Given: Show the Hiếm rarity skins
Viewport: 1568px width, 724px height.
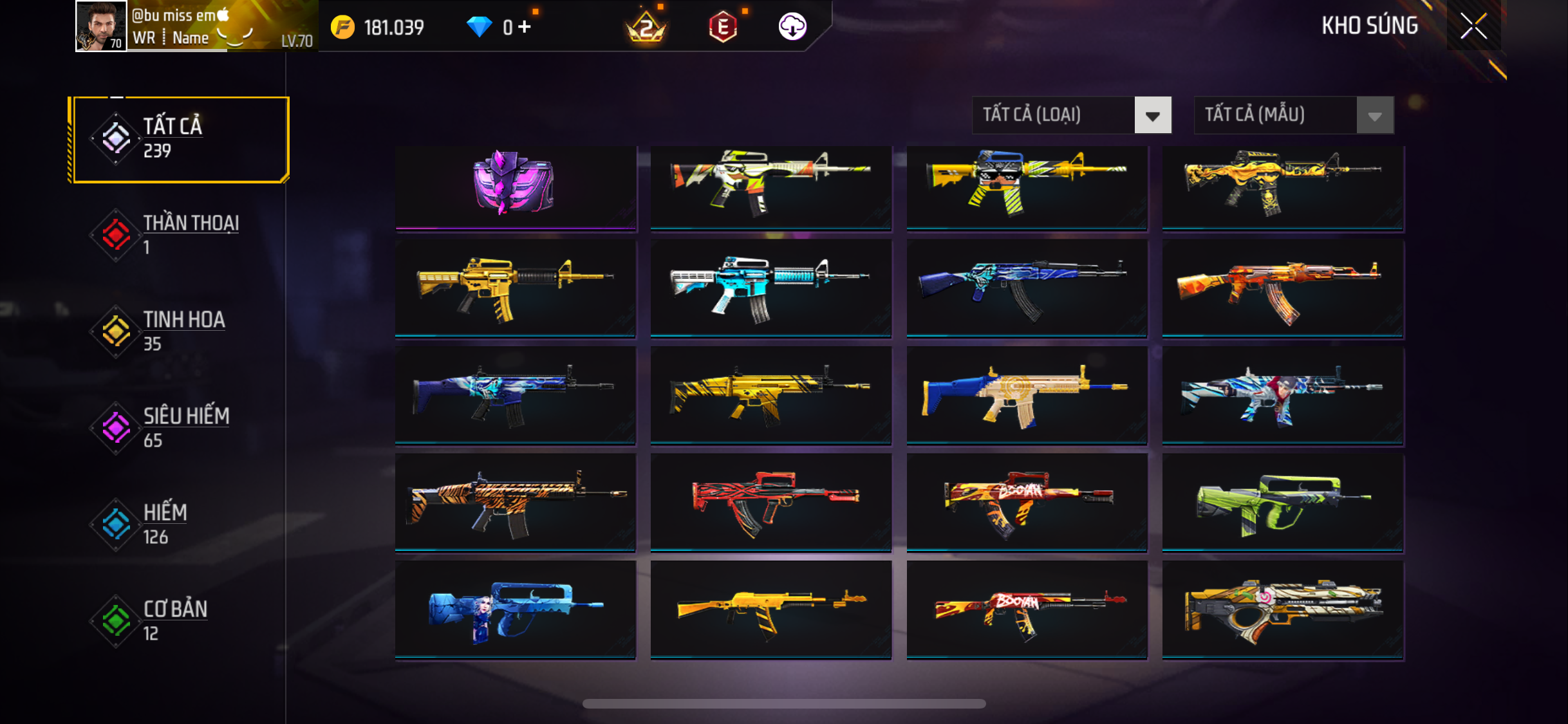Looking at the screenshot, I should [x=180, y=524].
